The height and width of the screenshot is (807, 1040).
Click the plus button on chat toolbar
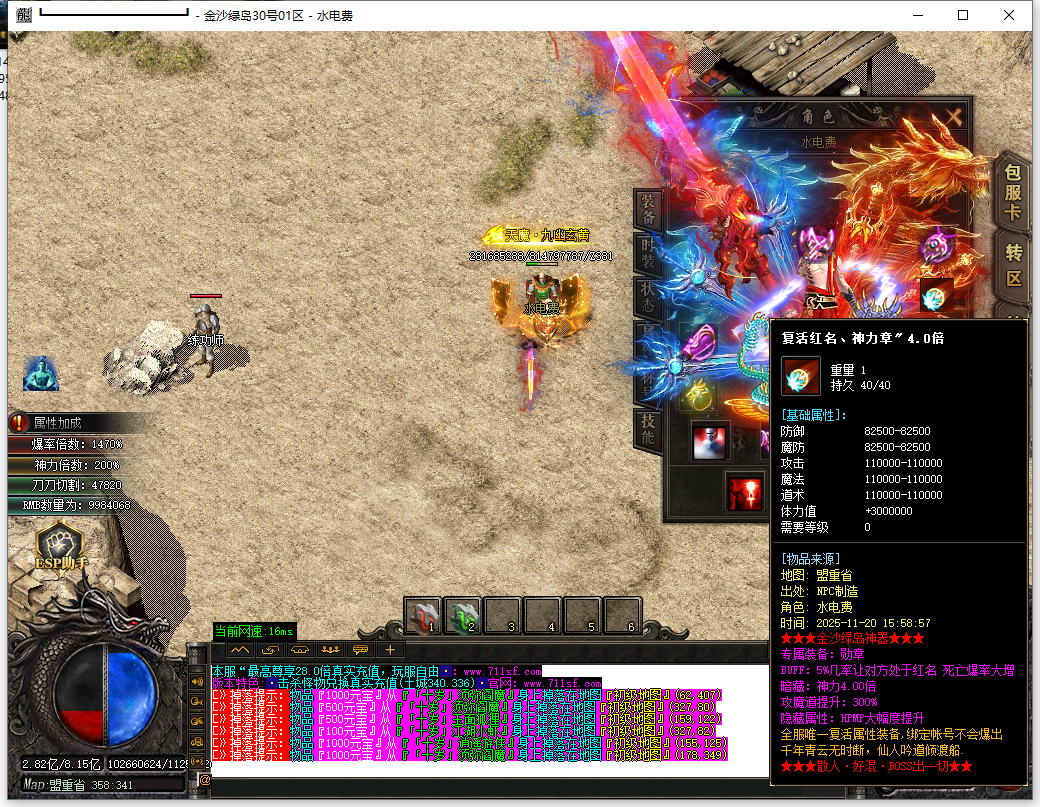click(390, 649)
